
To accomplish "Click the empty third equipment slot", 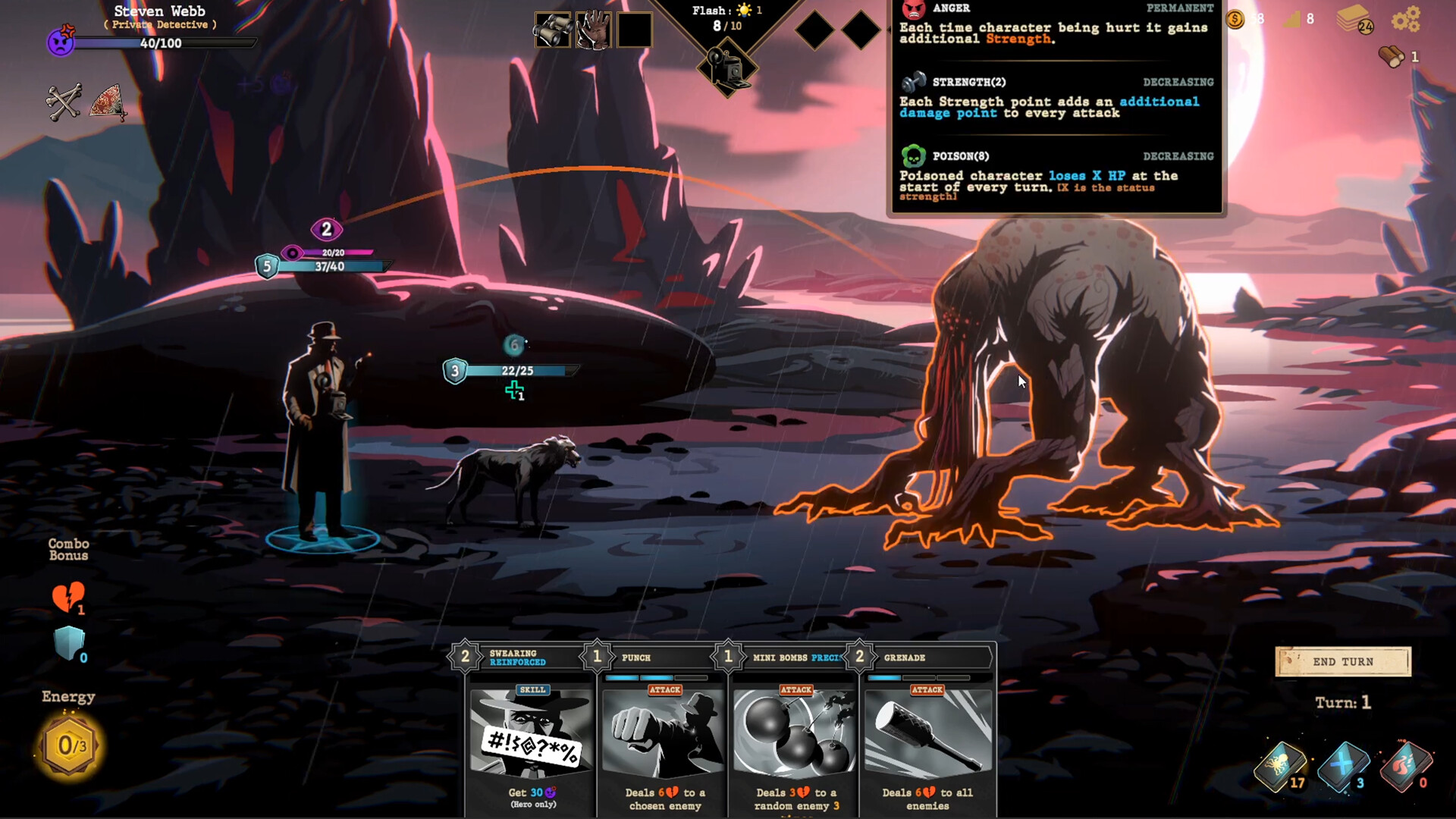I will (637, 30).
